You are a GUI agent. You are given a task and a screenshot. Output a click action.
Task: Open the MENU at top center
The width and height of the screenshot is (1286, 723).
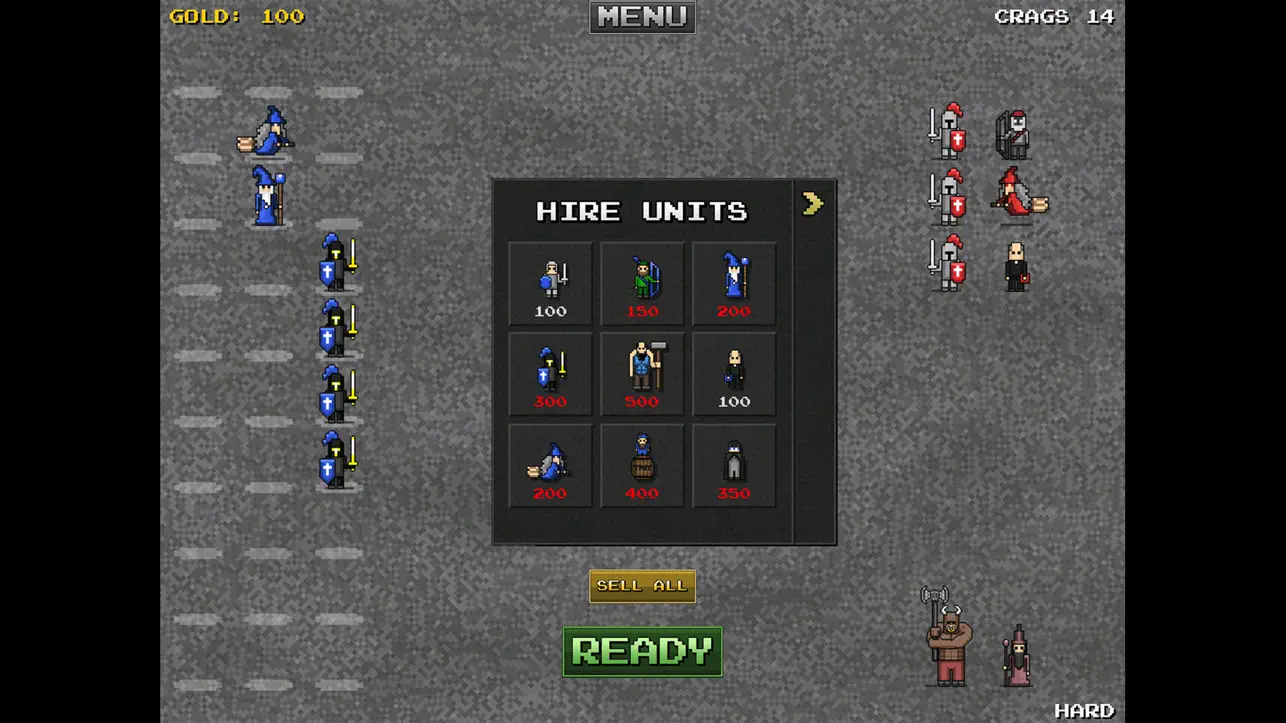pos(641,16)
